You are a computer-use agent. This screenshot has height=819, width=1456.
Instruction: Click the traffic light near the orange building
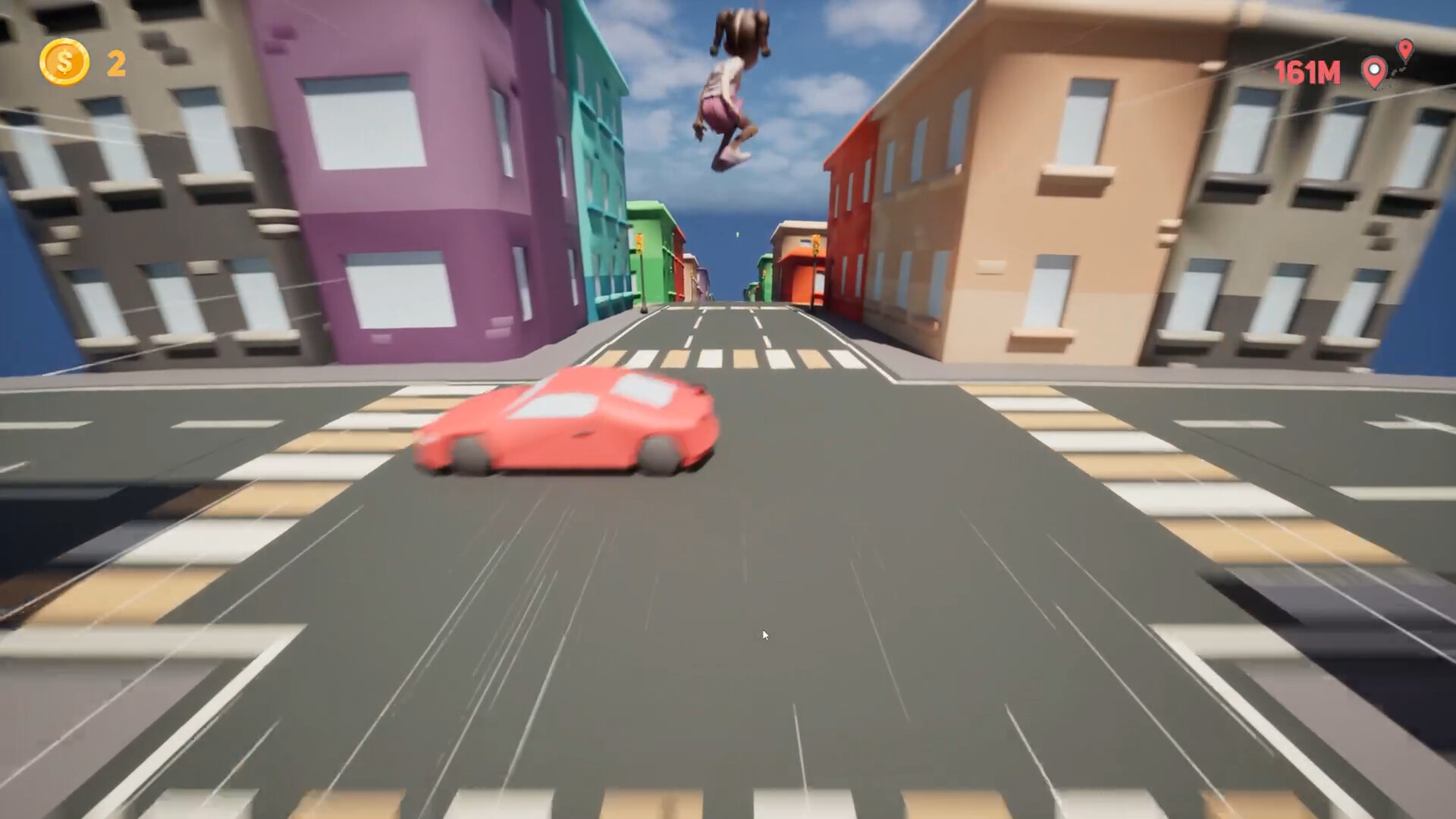[816, 244]
